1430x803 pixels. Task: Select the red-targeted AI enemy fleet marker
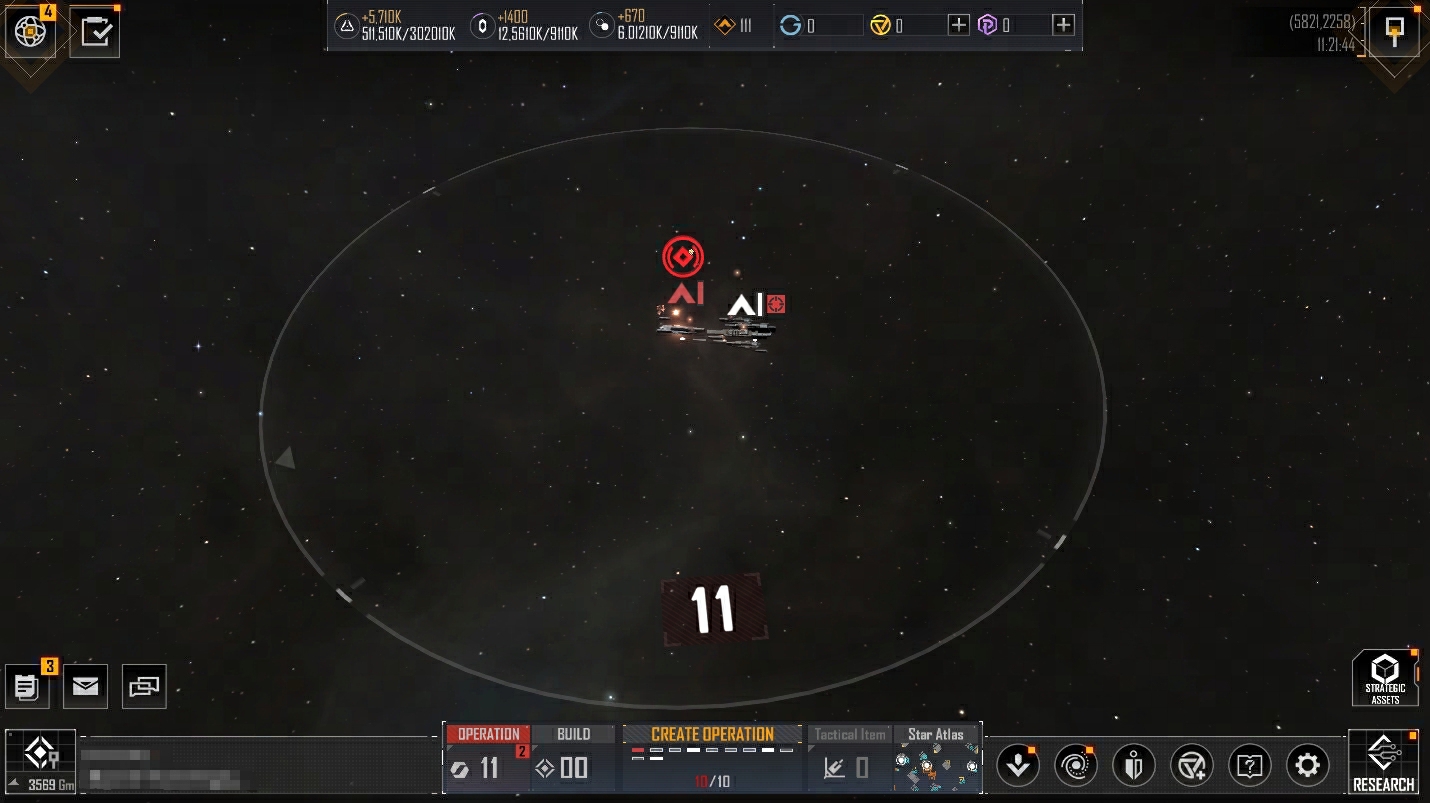point(683,258)
